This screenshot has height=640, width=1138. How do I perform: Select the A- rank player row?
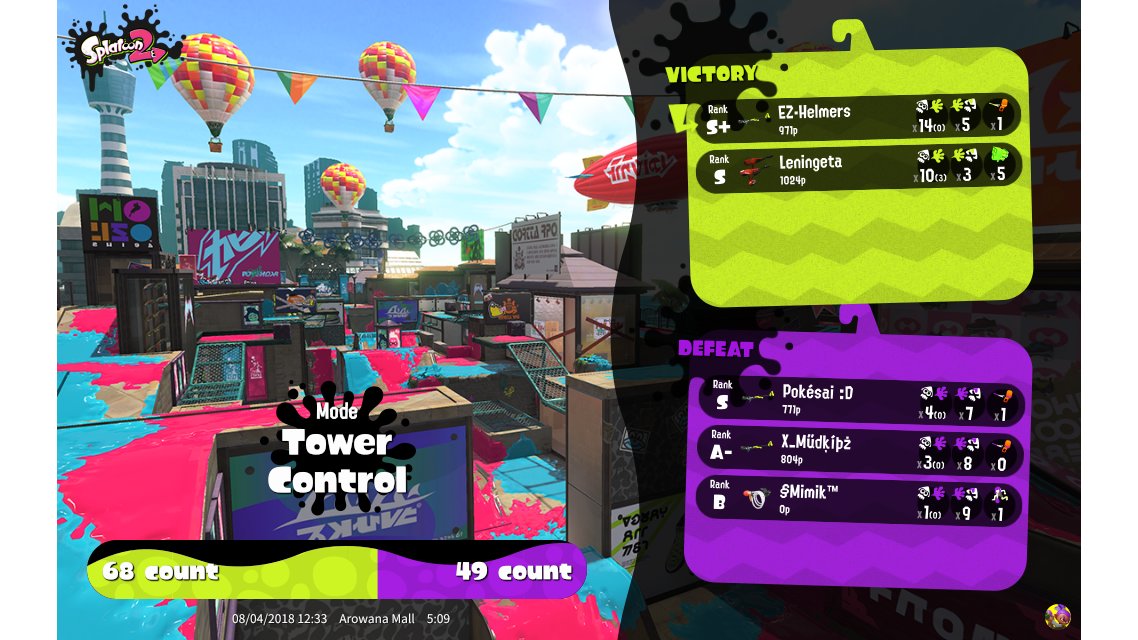pos(858,449)
